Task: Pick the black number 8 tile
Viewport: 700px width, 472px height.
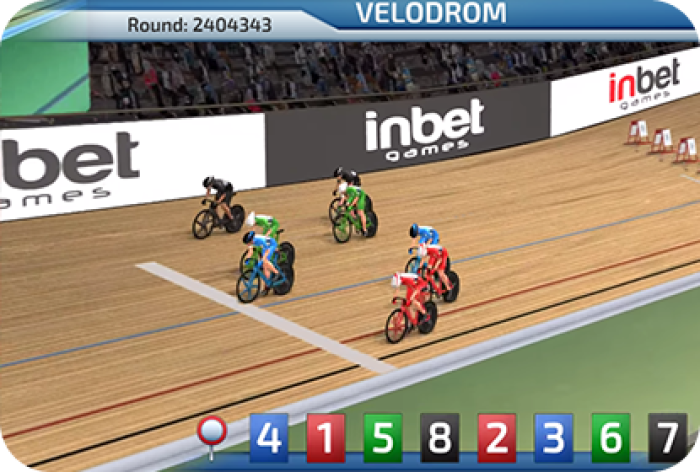Action: 439,437
